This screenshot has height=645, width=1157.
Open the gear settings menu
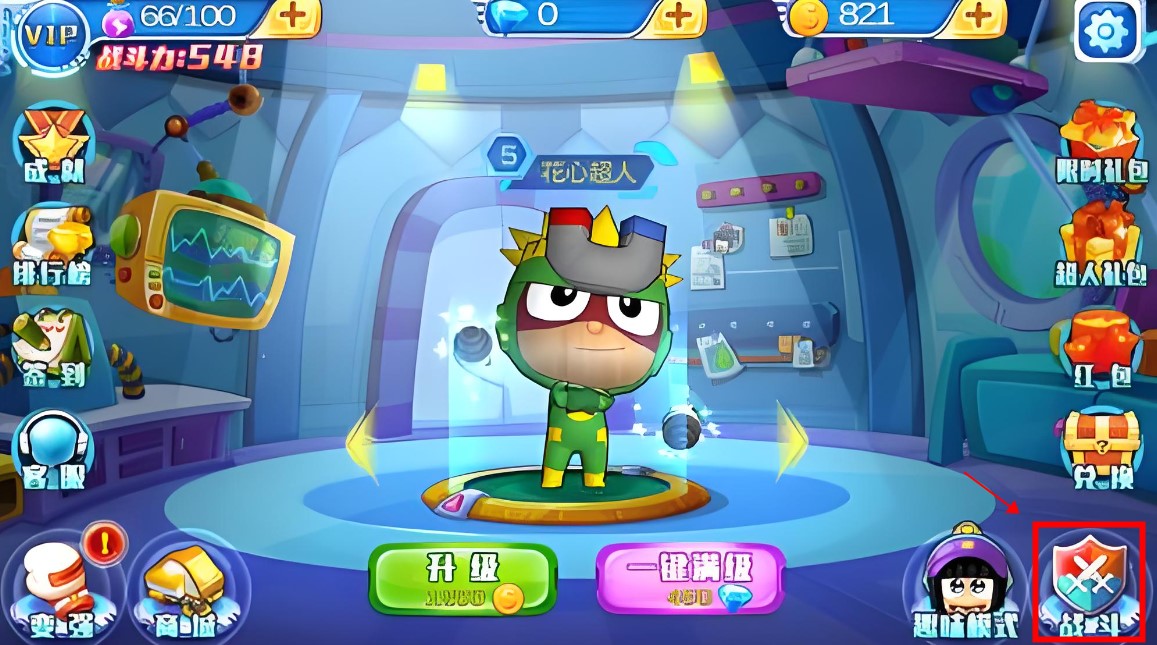[1107, 32]
